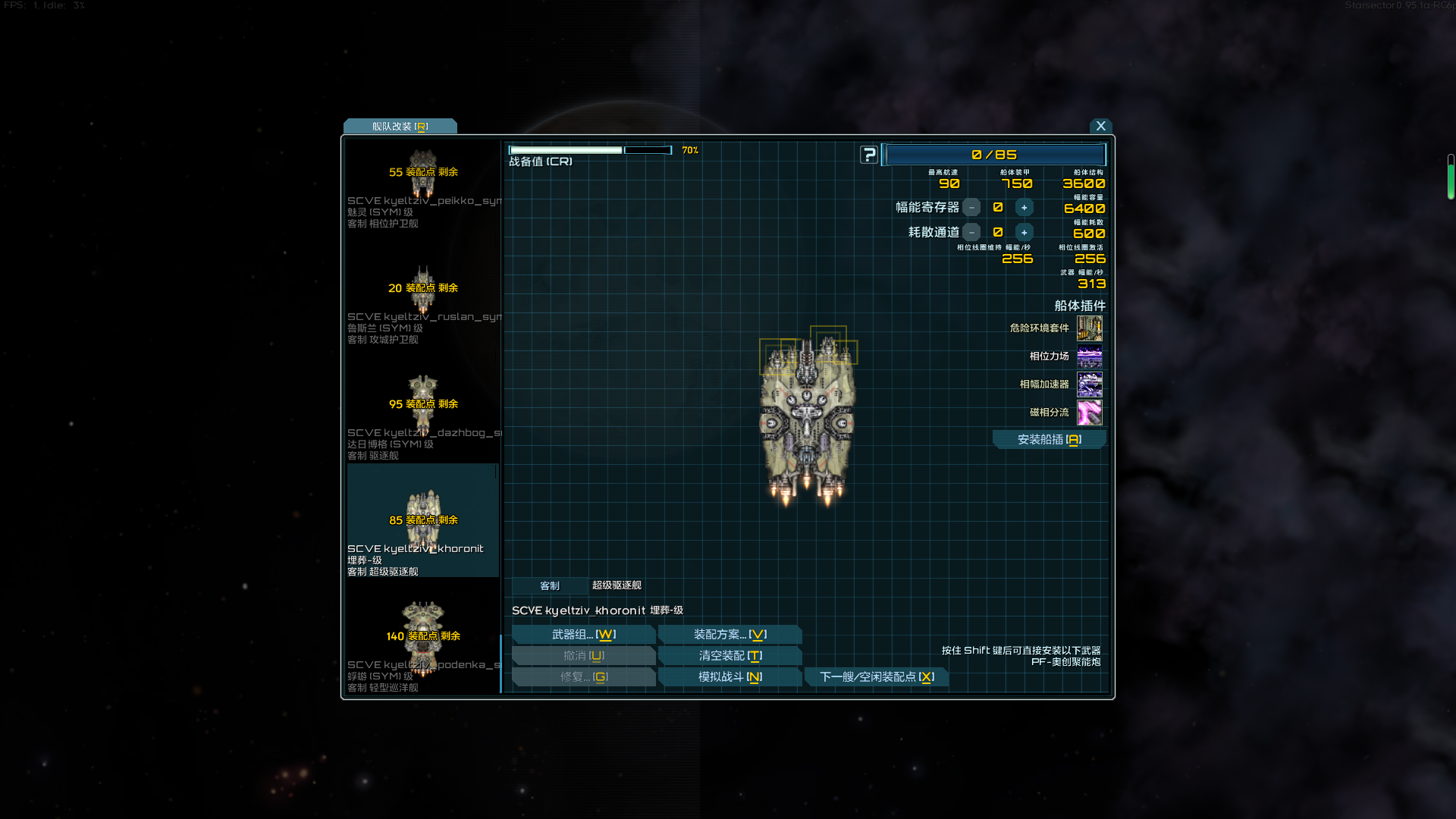Open the 武器组 weapon groups menu

pos(583,635)
